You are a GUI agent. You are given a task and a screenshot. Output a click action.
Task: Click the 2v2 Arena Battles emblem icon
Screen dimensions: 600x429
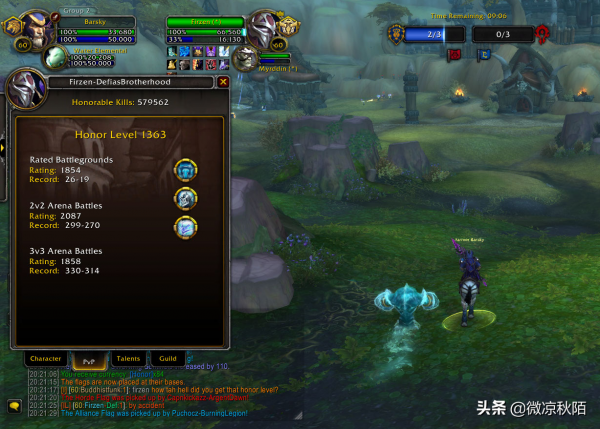pos(185,199)
